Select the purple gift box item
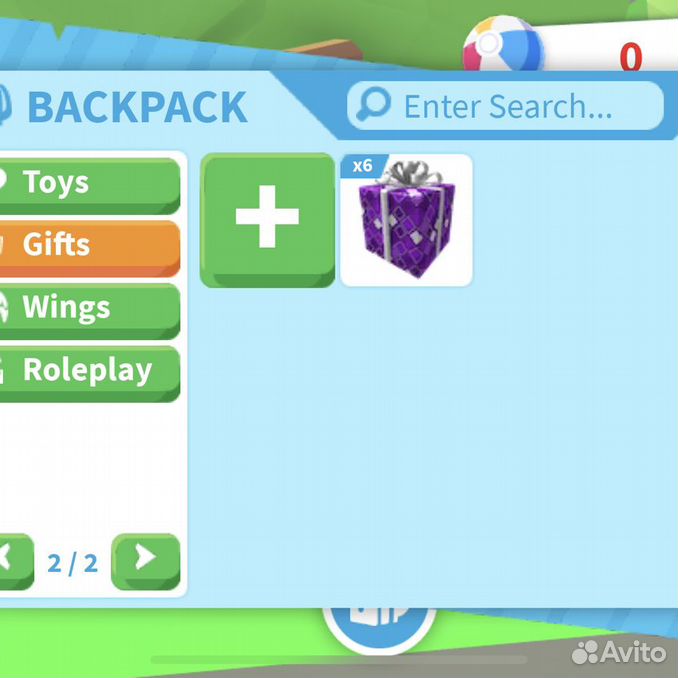This screenshot has height=678, width=678. 406,220
